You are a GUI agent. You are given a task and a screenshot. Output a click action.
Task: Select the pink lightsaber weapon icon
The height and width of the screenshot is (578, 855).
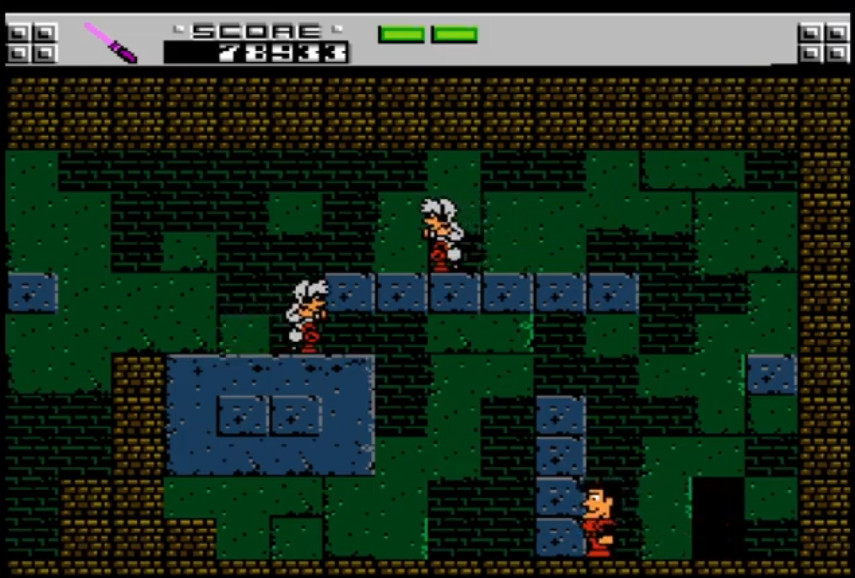[109, 42]
